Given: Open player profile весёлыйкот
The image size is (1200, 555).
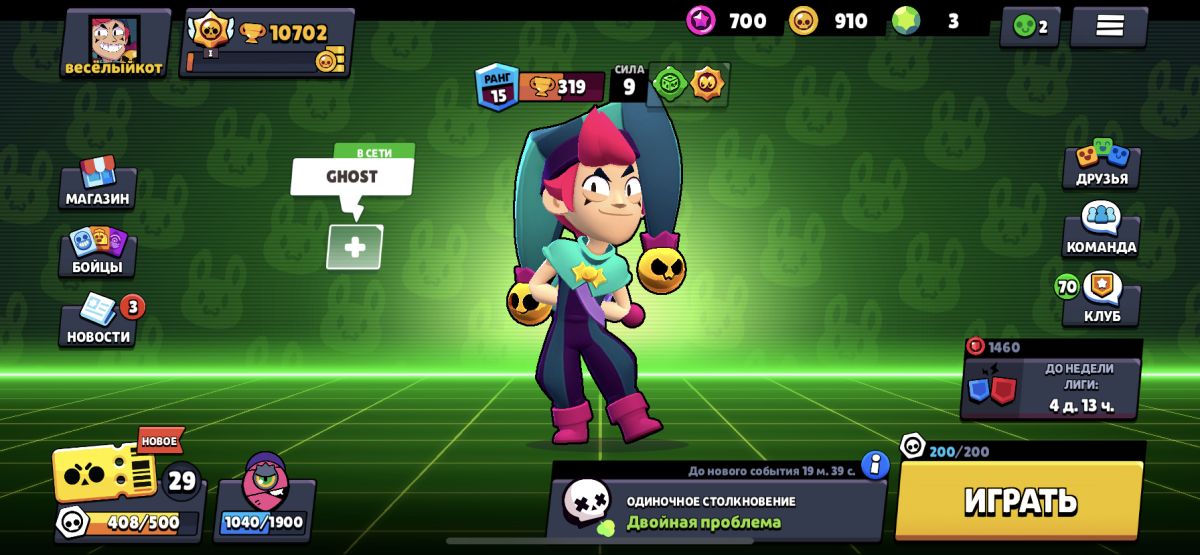Looking at the screenshot, I should click(x=115, y=44).
